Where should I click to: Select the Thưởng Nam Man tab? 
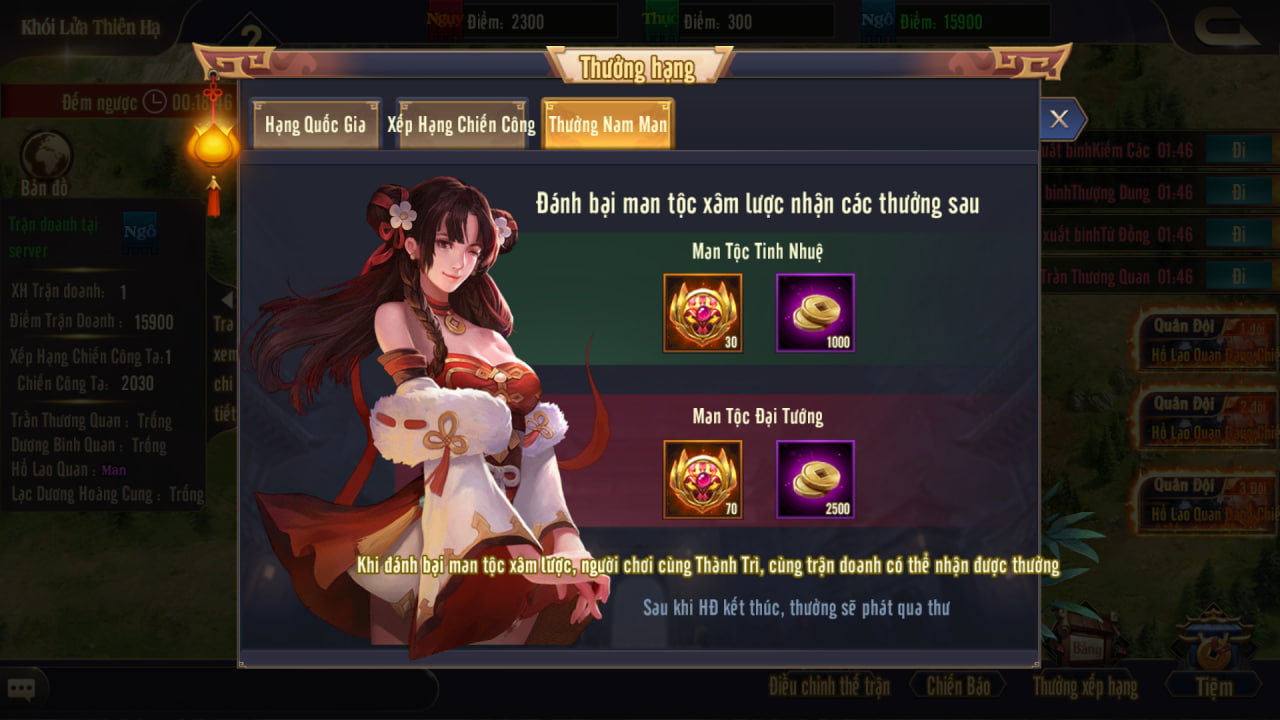tap(607, 125)
